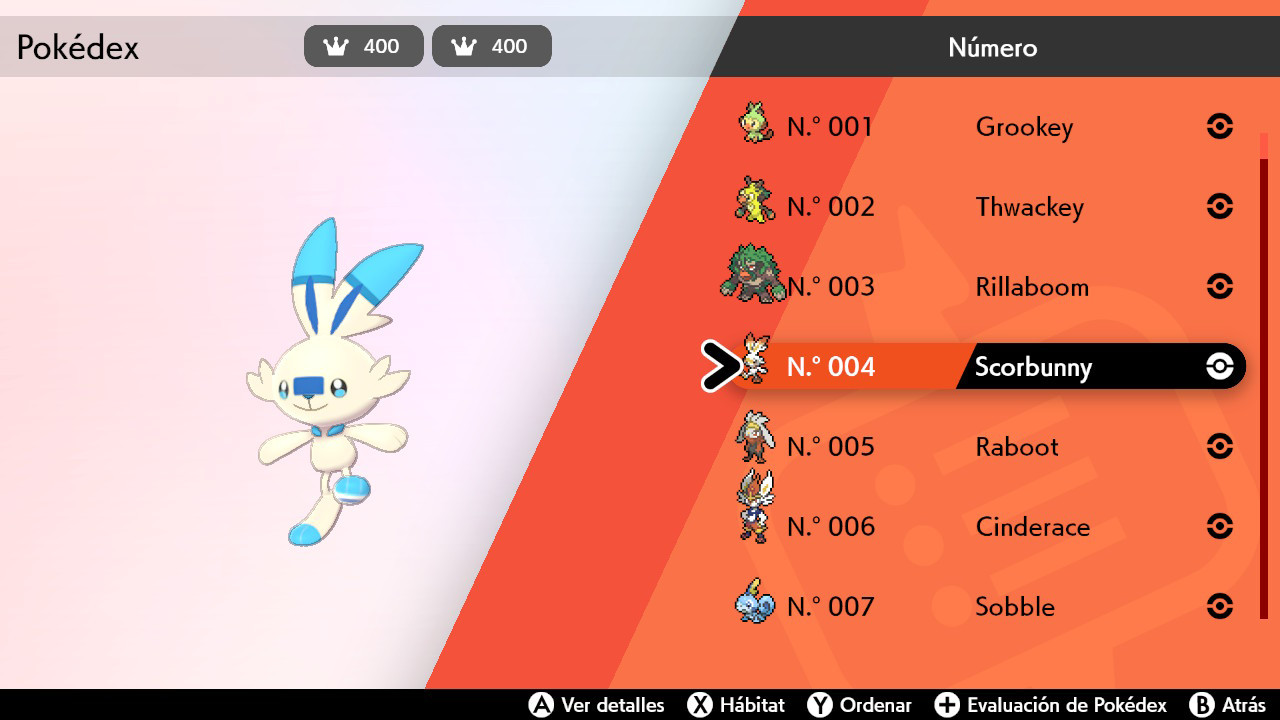Click the Sobble sprite icon
This screenshot has width=1280, height=720.
753,603
